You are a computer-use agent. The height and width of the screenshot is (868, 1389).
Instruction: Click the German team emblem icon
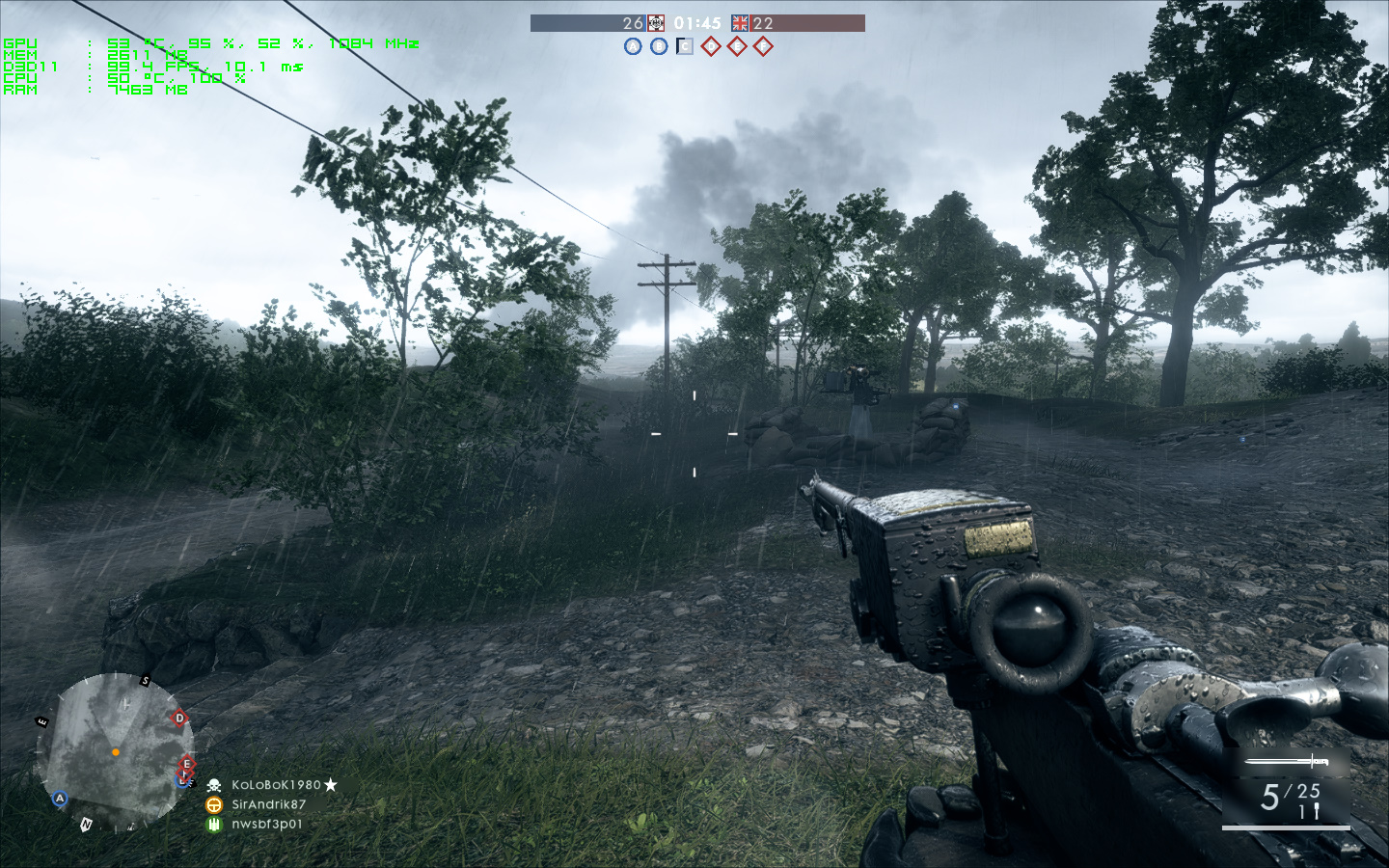(x=656, y=23)
